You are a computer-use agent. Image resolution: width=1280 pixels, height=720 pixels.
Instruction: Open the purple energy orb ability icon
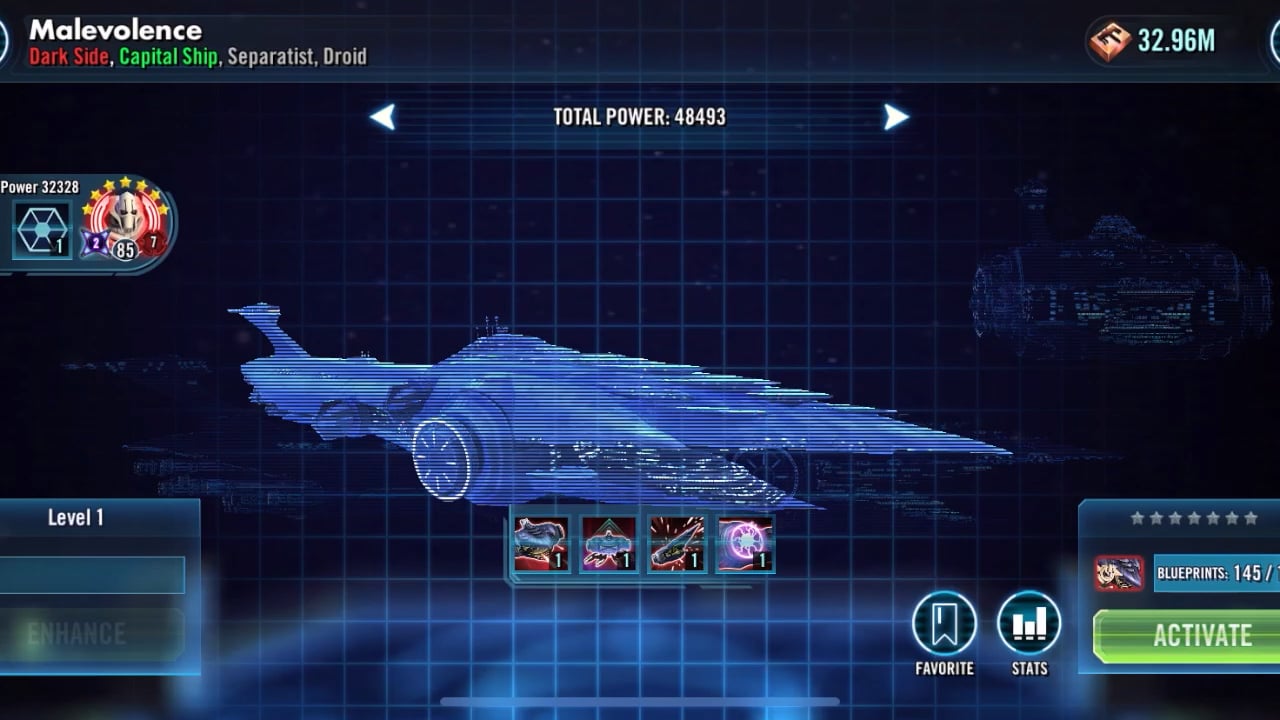pos(745,544)
